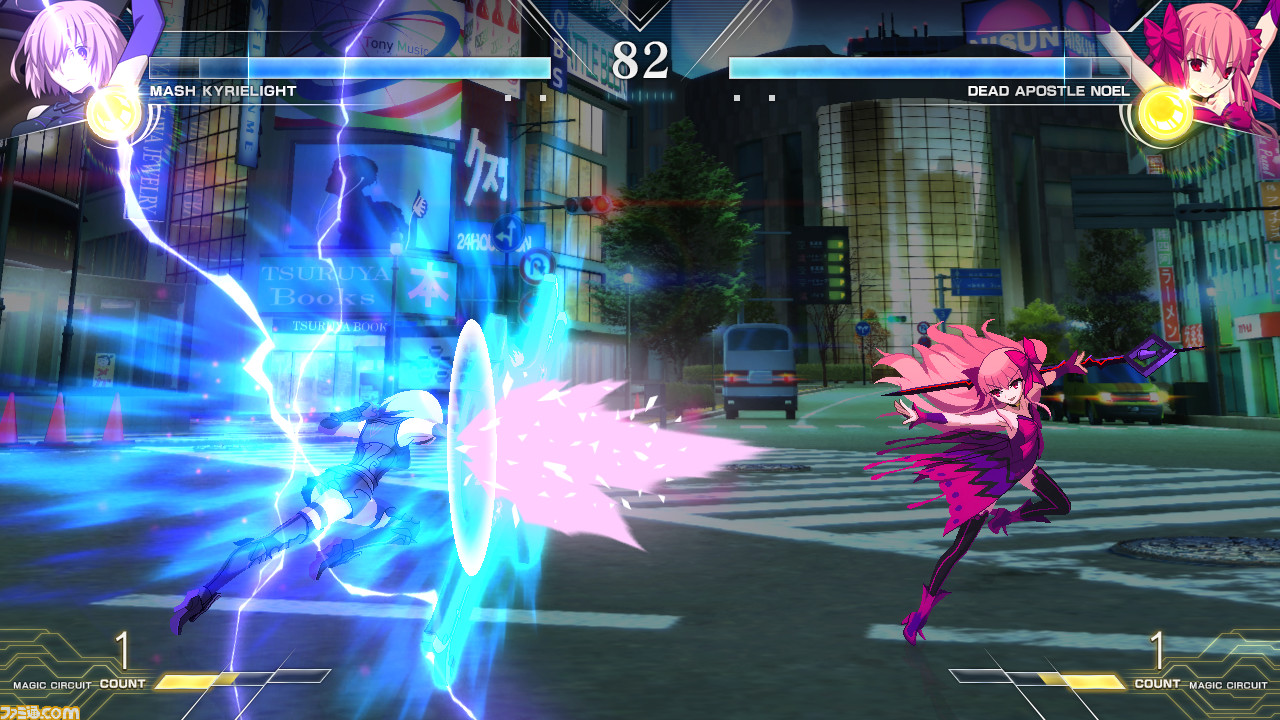This screenshot has width=1280, height=720.
Task: Click Mash Kyrielight's character portrait
Action: (60, 55)
